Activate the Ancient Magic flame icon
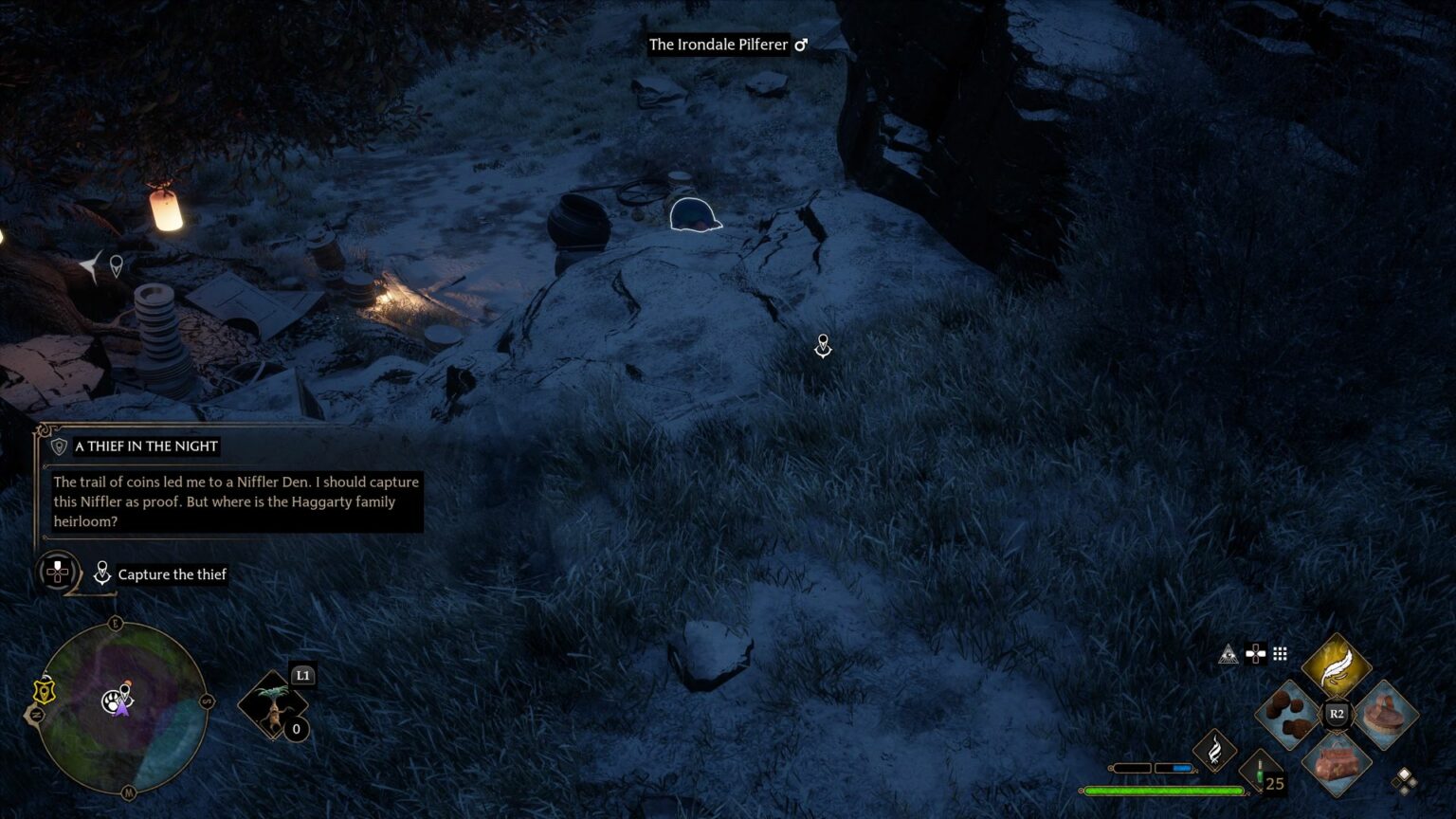The height and width of the screenshot is (819, 1456). pos(1214,751)
